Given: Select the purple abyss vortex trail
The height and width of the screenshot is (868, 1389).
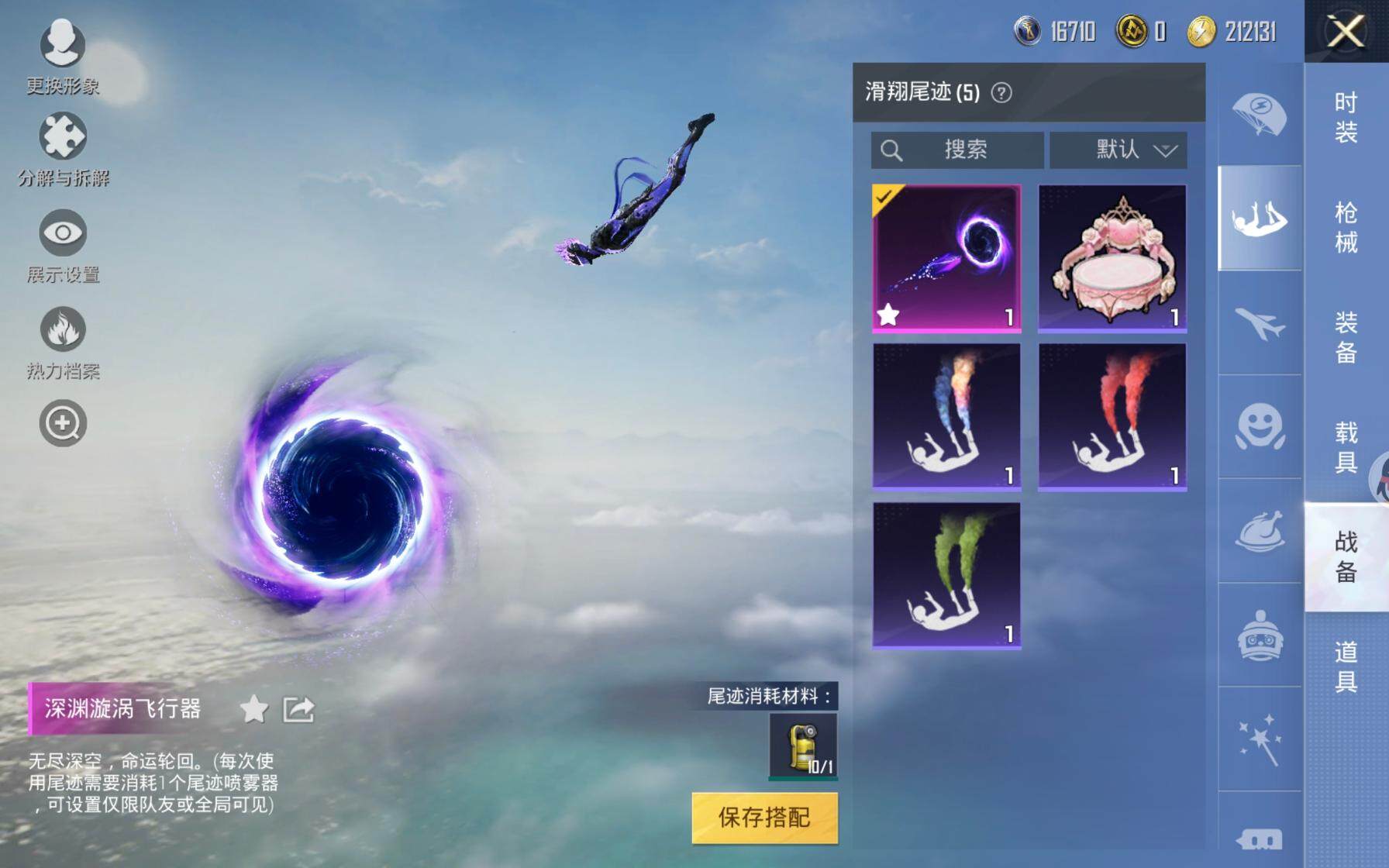Looking at the screenshot, I should coord(946,258).
